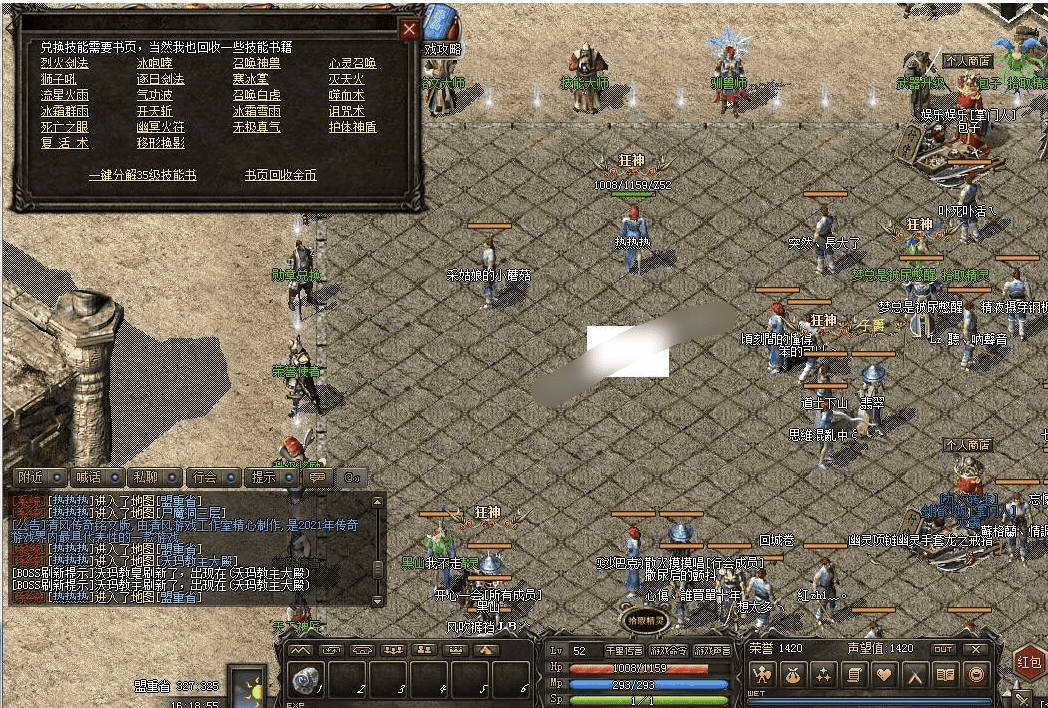Click the 护体神盾 skill link
The height and width of the screenshot is (708, 1048).
point(352,127)
